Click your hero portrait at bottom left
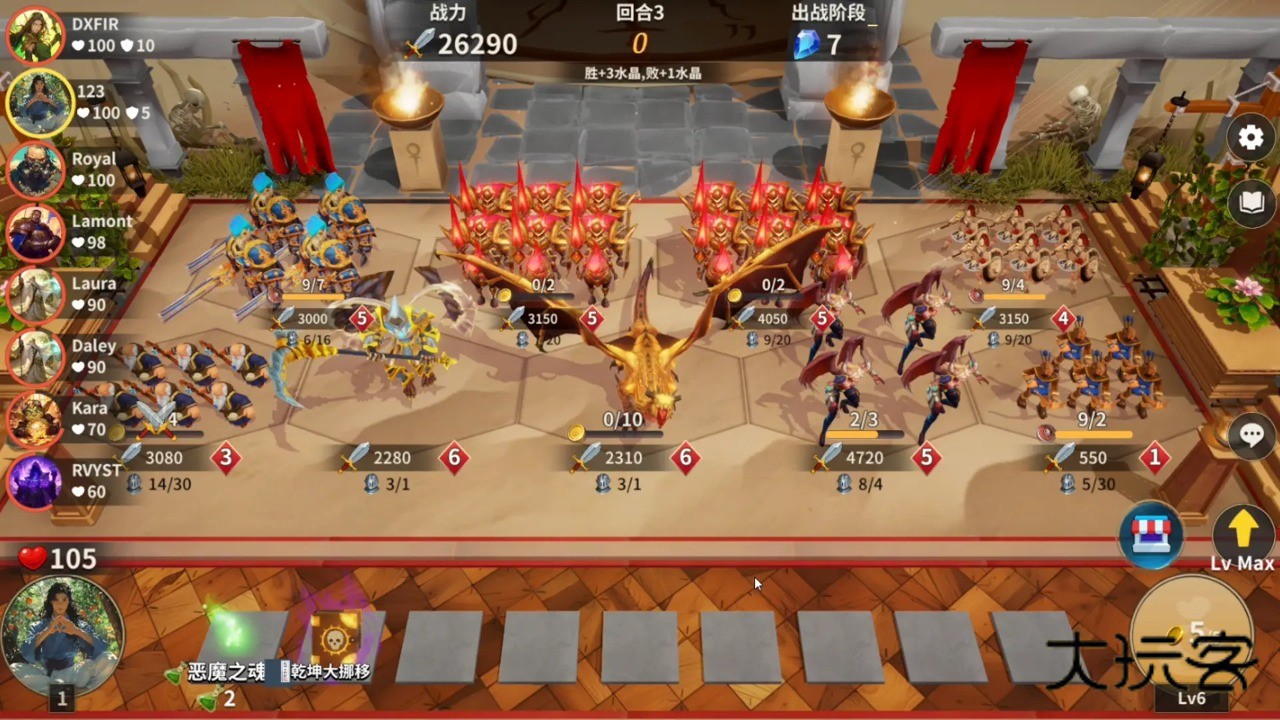This screenshot has height=720, width=1280. click(48, 636)
